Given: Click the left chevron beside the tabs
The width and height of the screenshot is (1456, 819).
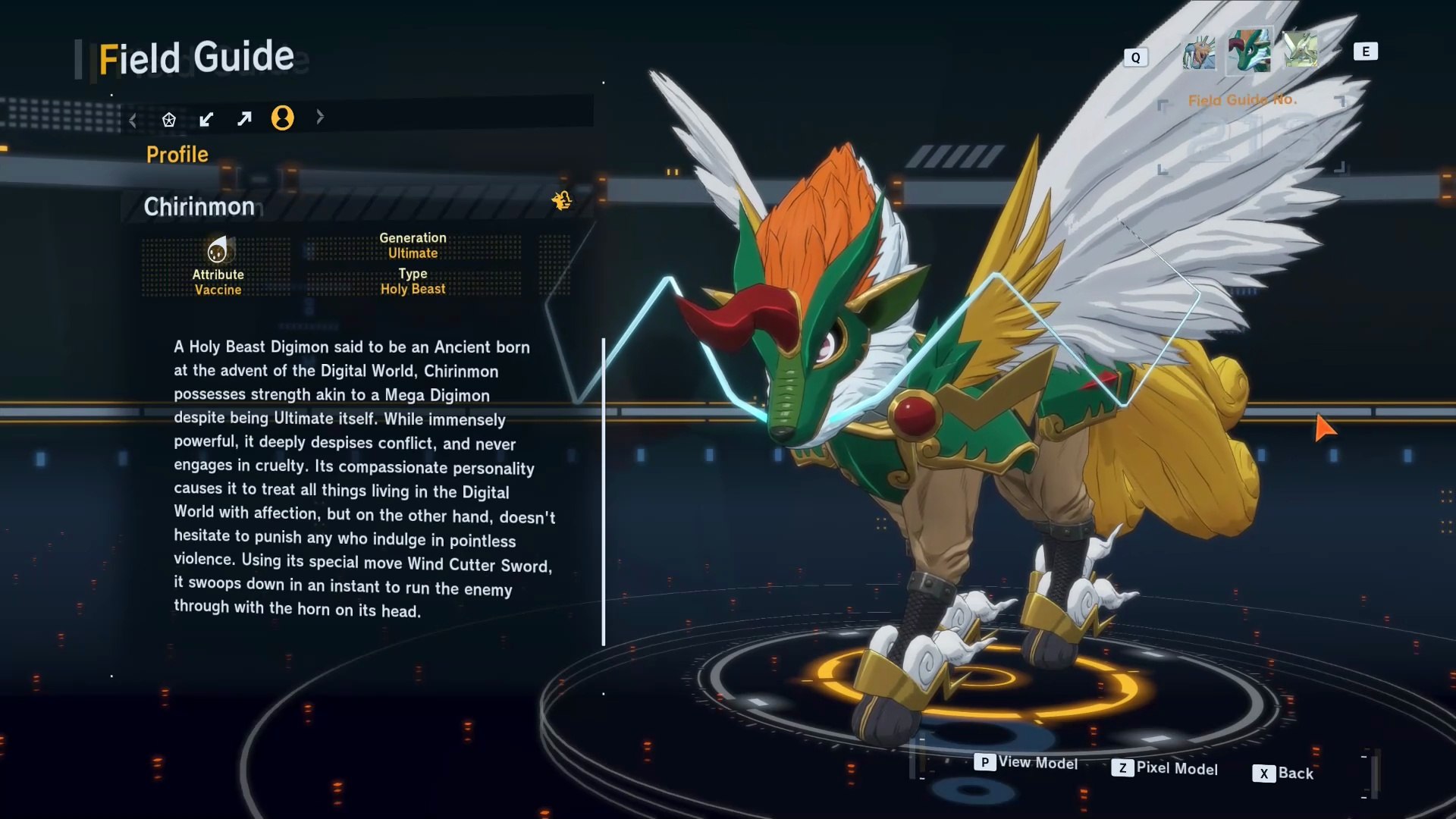Looking at the screenshot, I should (133, 120).
